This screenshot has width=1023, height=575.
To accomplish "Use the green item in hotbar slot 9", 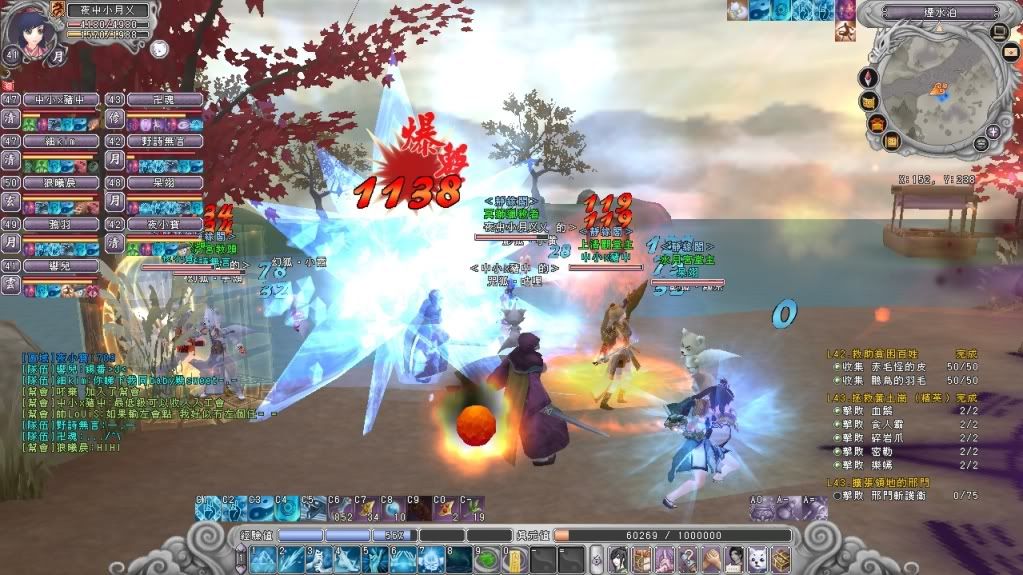I will pos(486,558).
